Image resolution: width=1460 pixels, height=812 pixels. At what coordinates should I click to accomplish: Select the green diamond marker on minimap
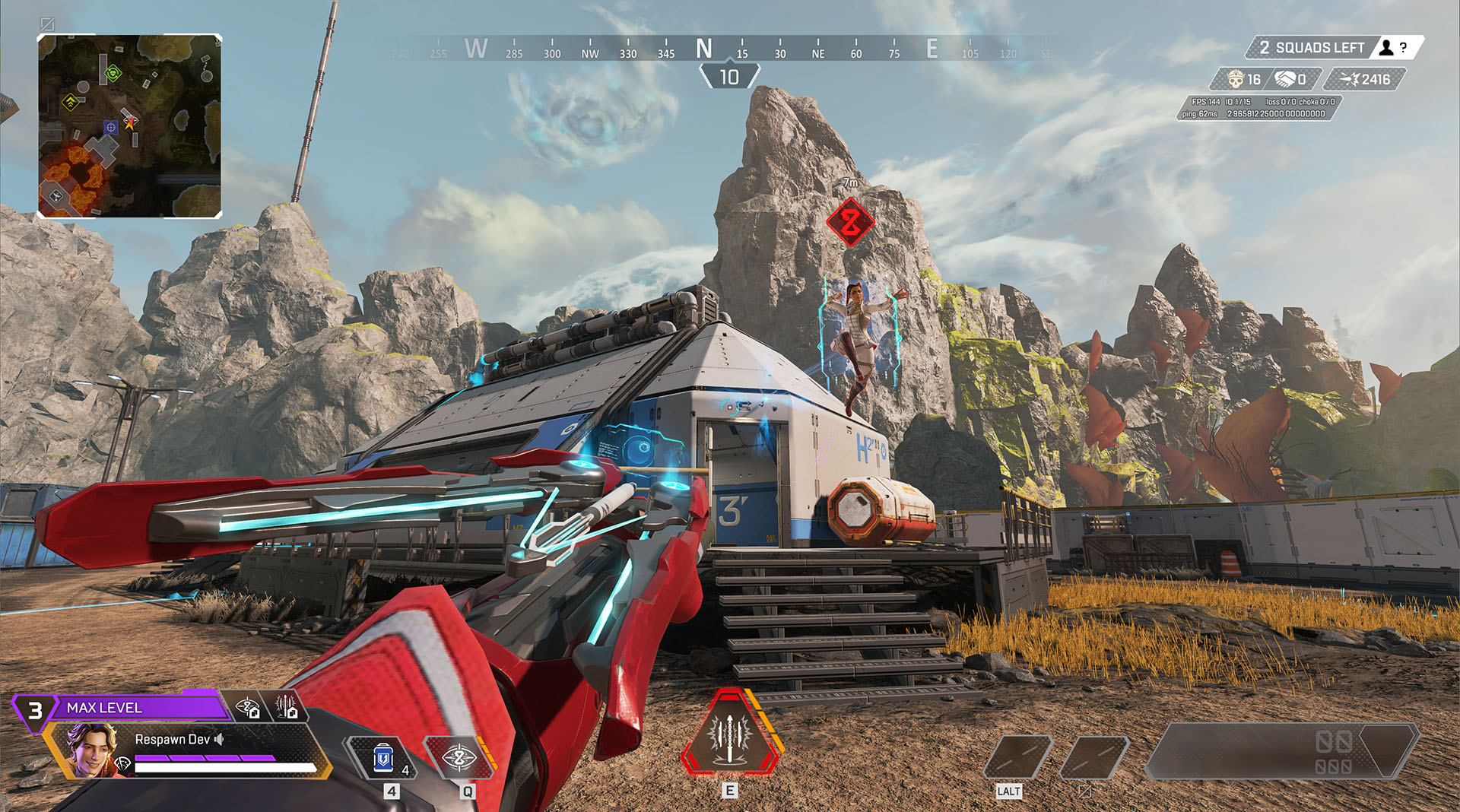tap(113, 73)
